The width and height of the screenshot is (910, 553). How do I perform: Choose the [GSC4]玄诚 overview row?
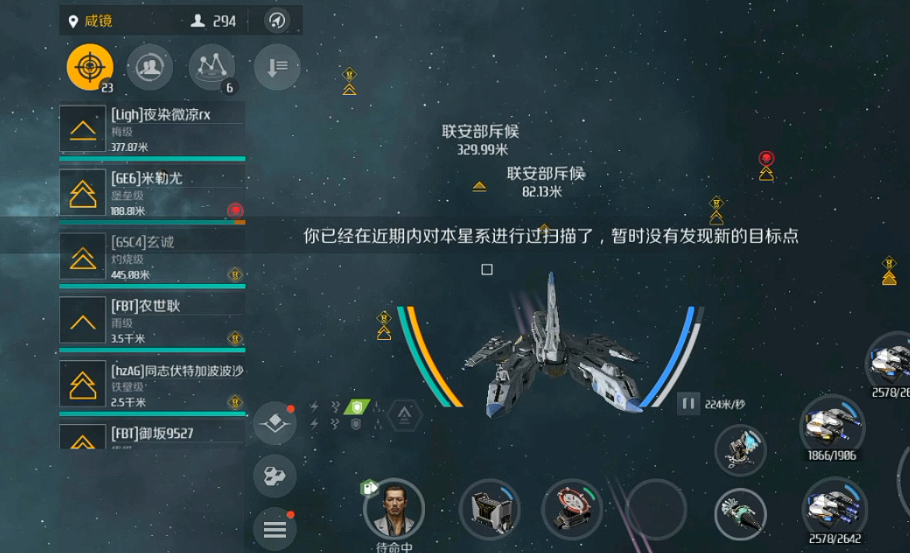tap(152, 258)
